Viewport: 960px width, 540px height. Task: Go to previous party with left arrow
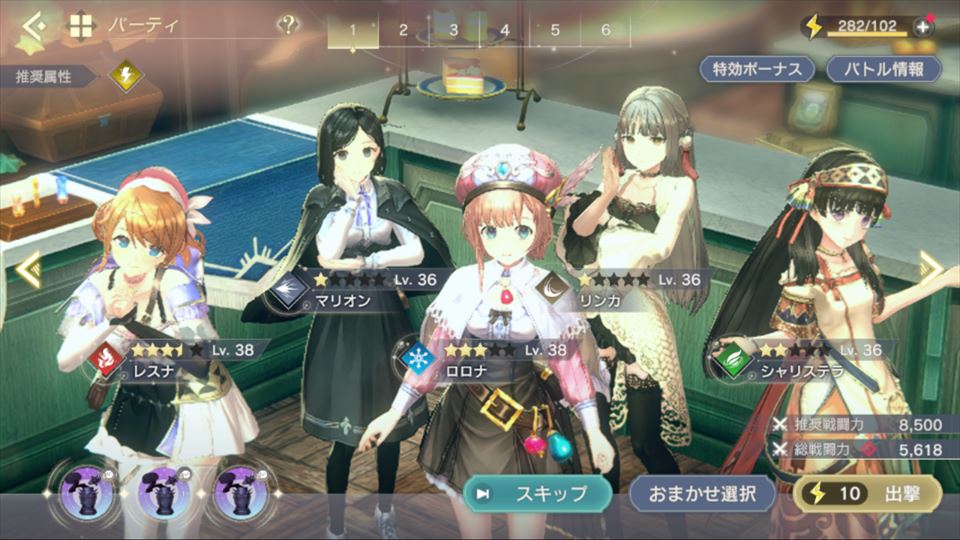(x=27, y=268)
